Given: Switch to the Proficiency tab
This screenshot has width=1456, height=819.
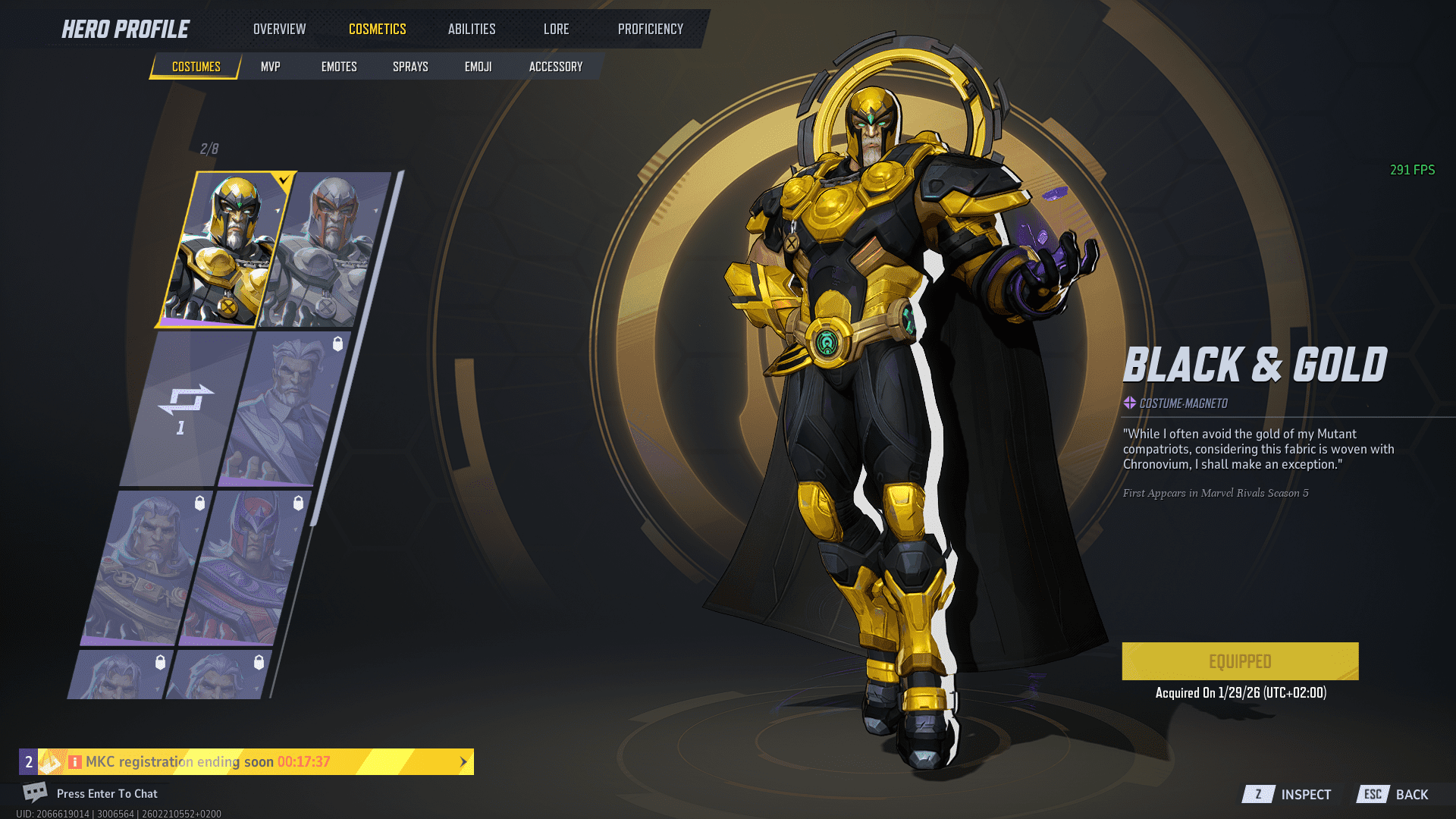Looking at the screenshot, I should click(x=650, y=29).
